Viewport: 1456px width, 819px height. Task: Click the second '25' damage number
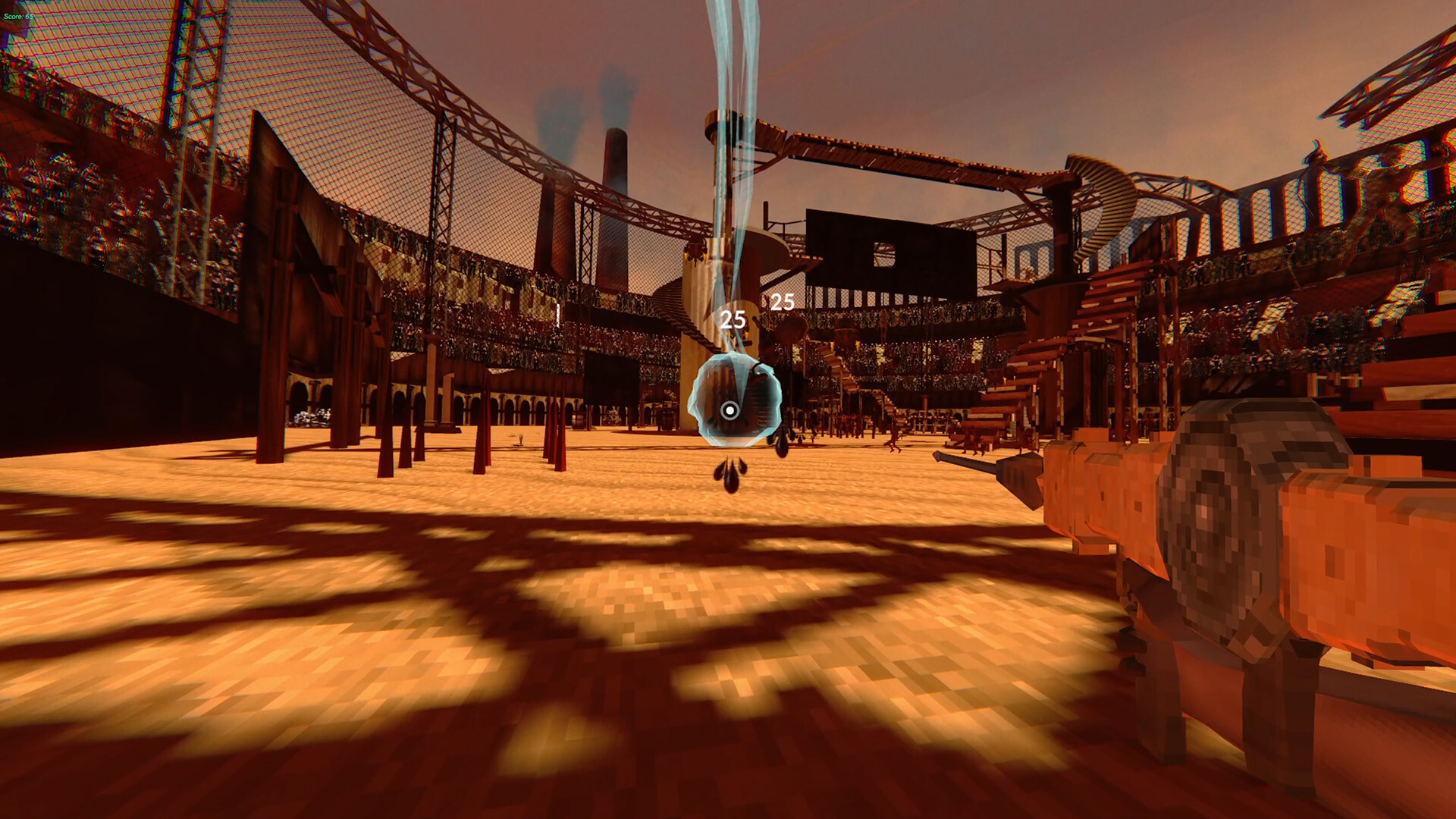(x=782, y=303)
